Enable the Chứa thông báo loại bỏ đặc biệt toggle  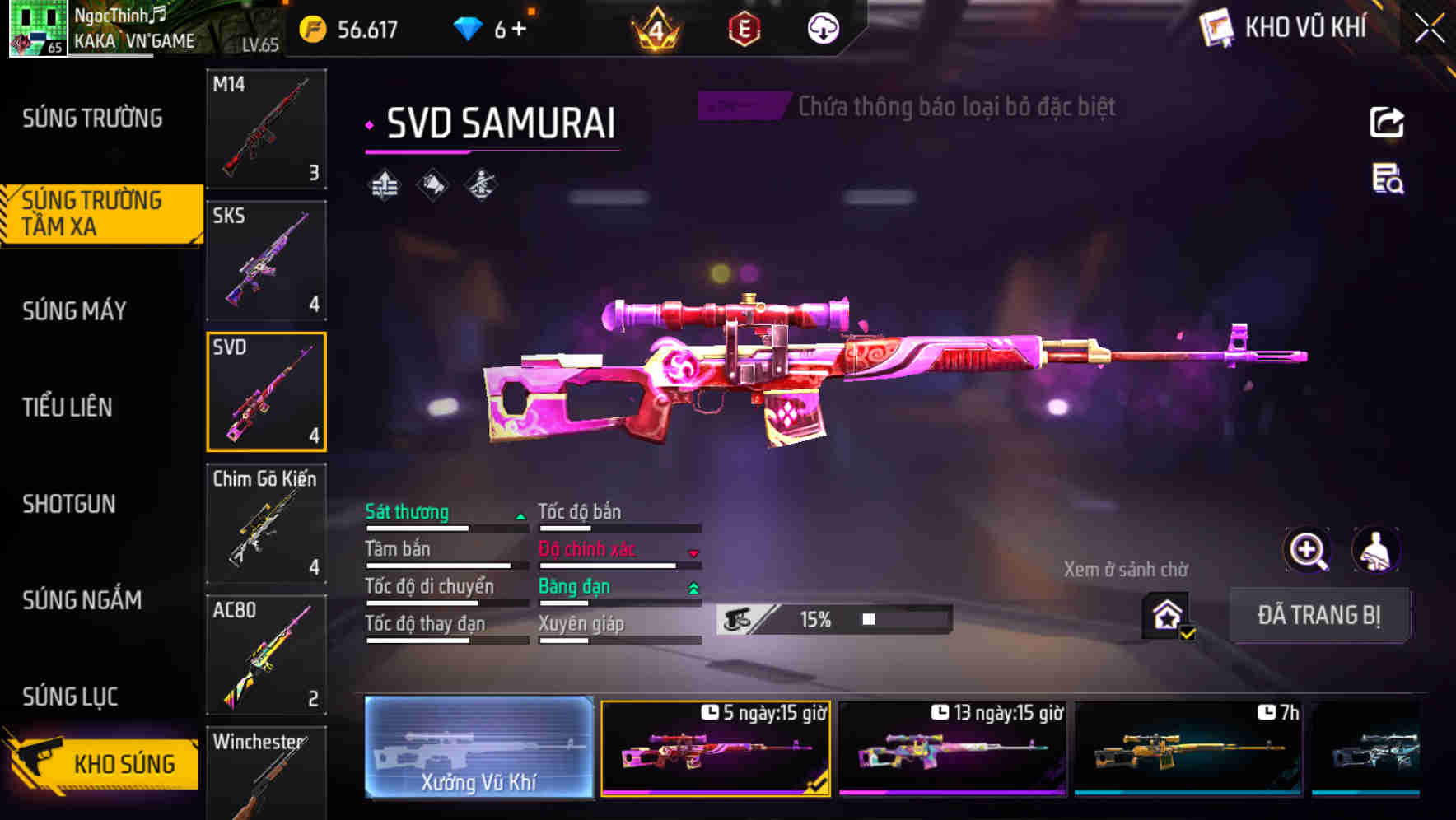(x=740, y=105)
